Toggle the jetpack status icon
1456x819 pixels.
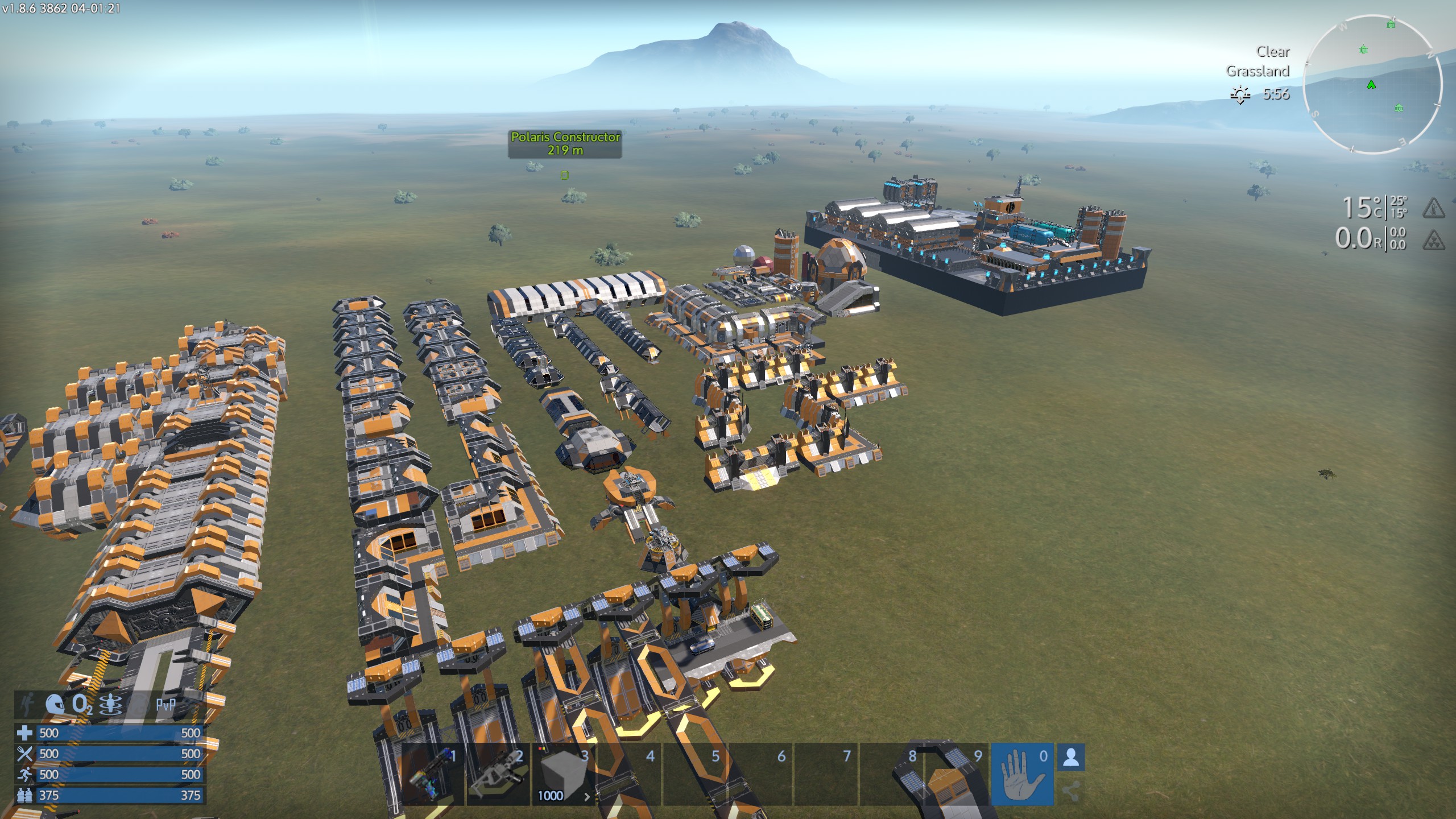click(110, 704)
